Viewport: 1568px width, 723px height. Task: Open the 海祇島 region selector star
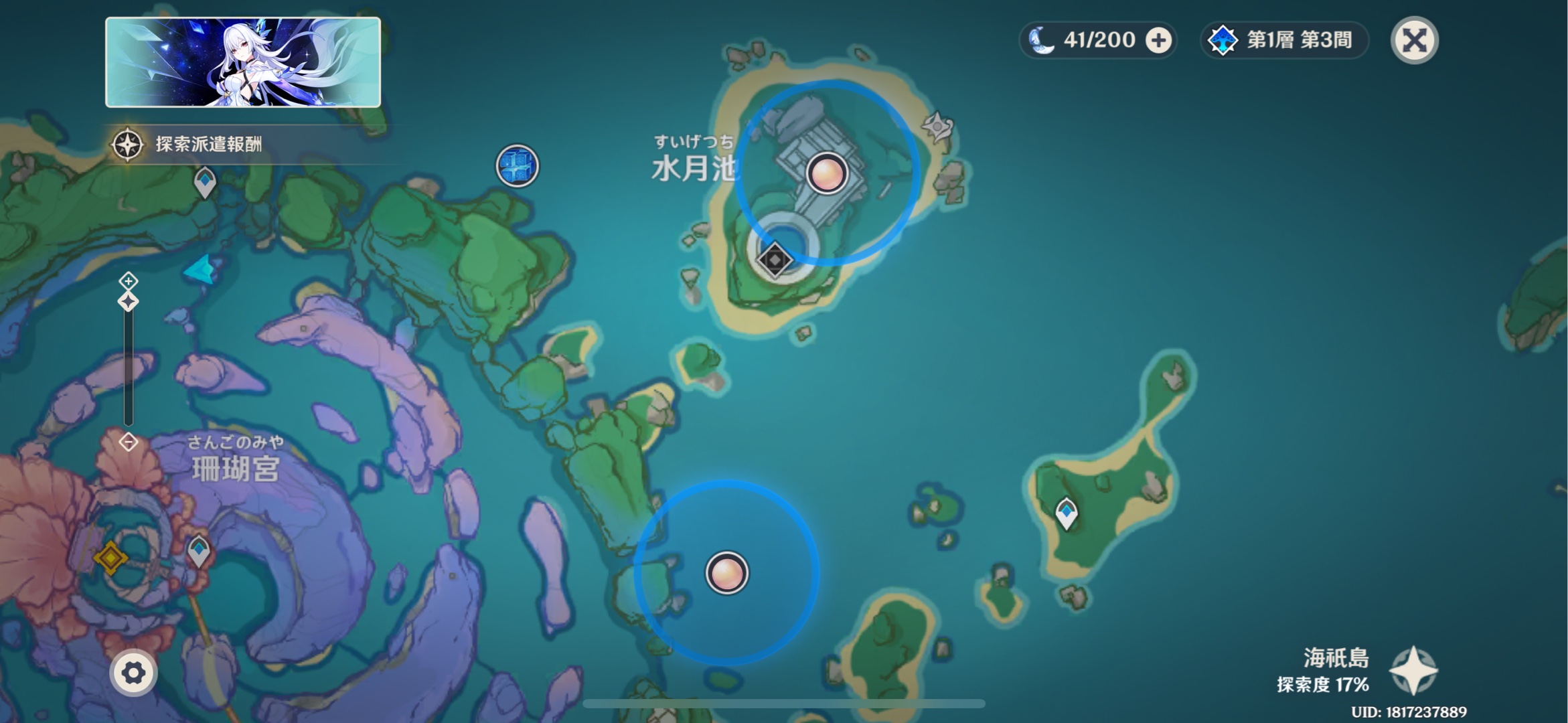click(x=1413, y=670)
